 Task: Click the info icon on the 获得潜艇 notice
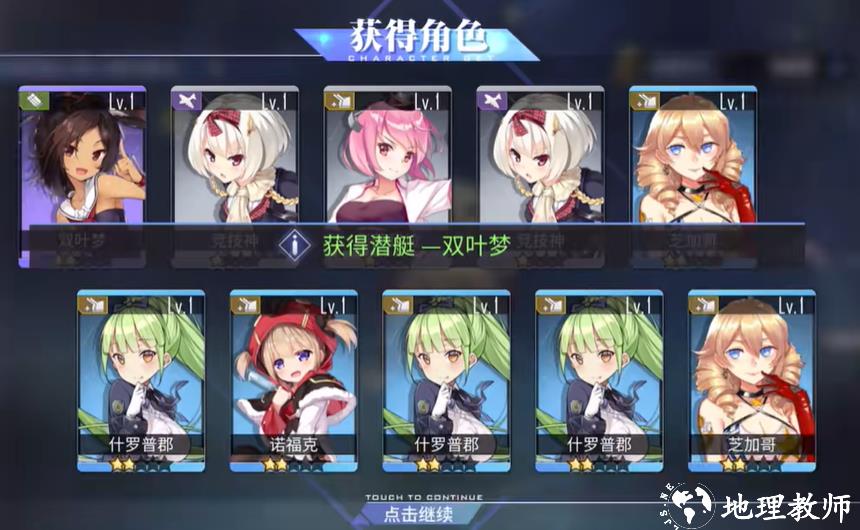(x=295, y=244)
